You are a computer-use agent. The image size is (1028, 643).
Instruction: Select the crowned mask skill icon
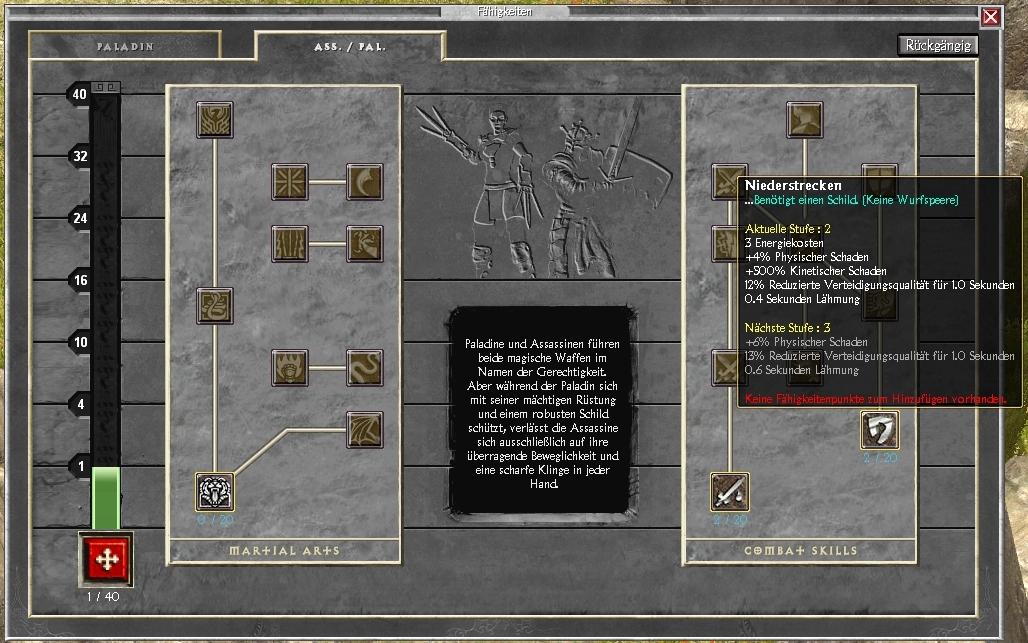(290, 367)
